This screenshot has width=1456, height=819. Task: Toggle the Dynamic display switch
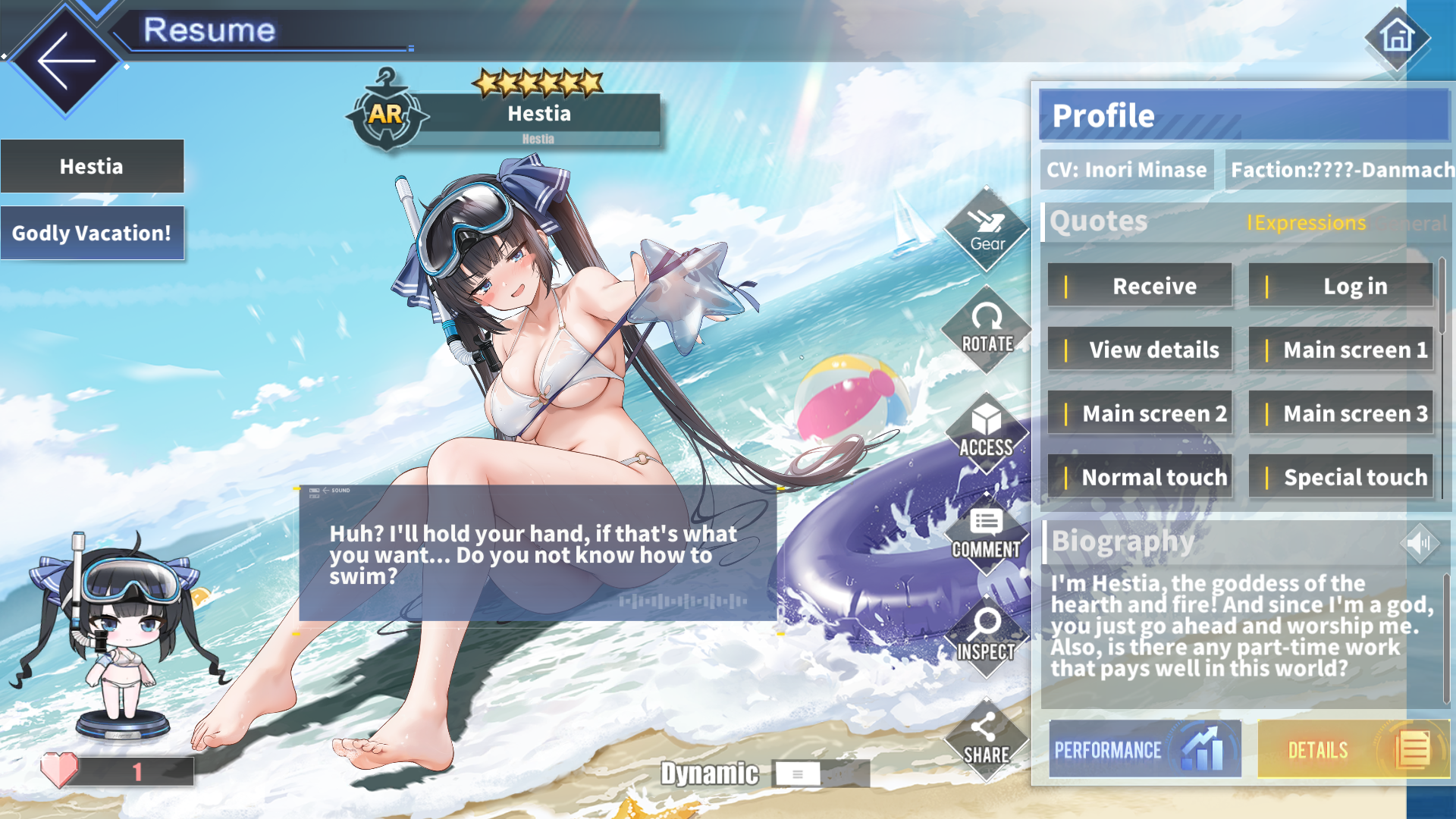pyautogui.click(x=798, y=774)
